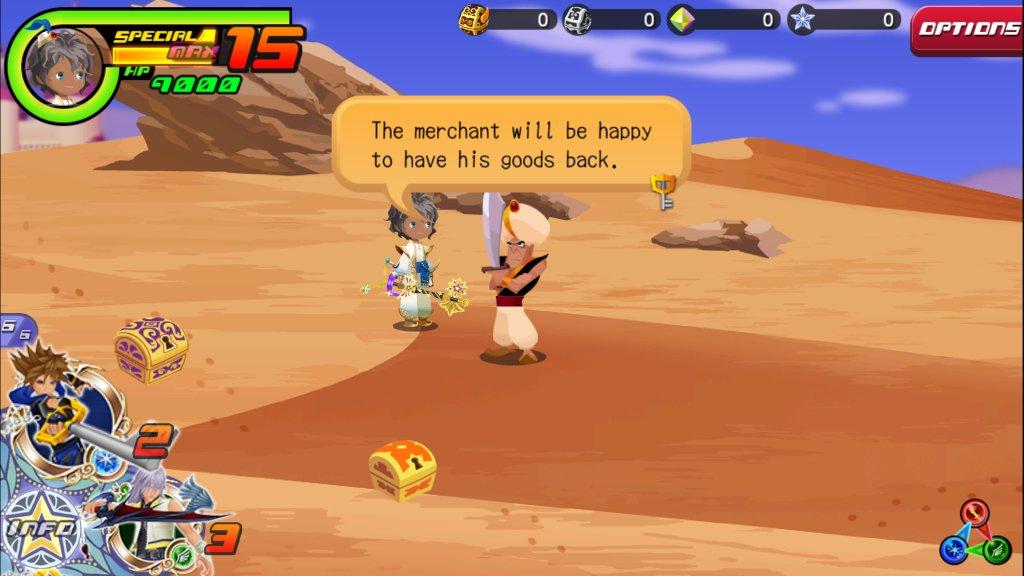Advance the merchant dialogue bubble
Screen dimensions: 1024x576
[511, 144]
